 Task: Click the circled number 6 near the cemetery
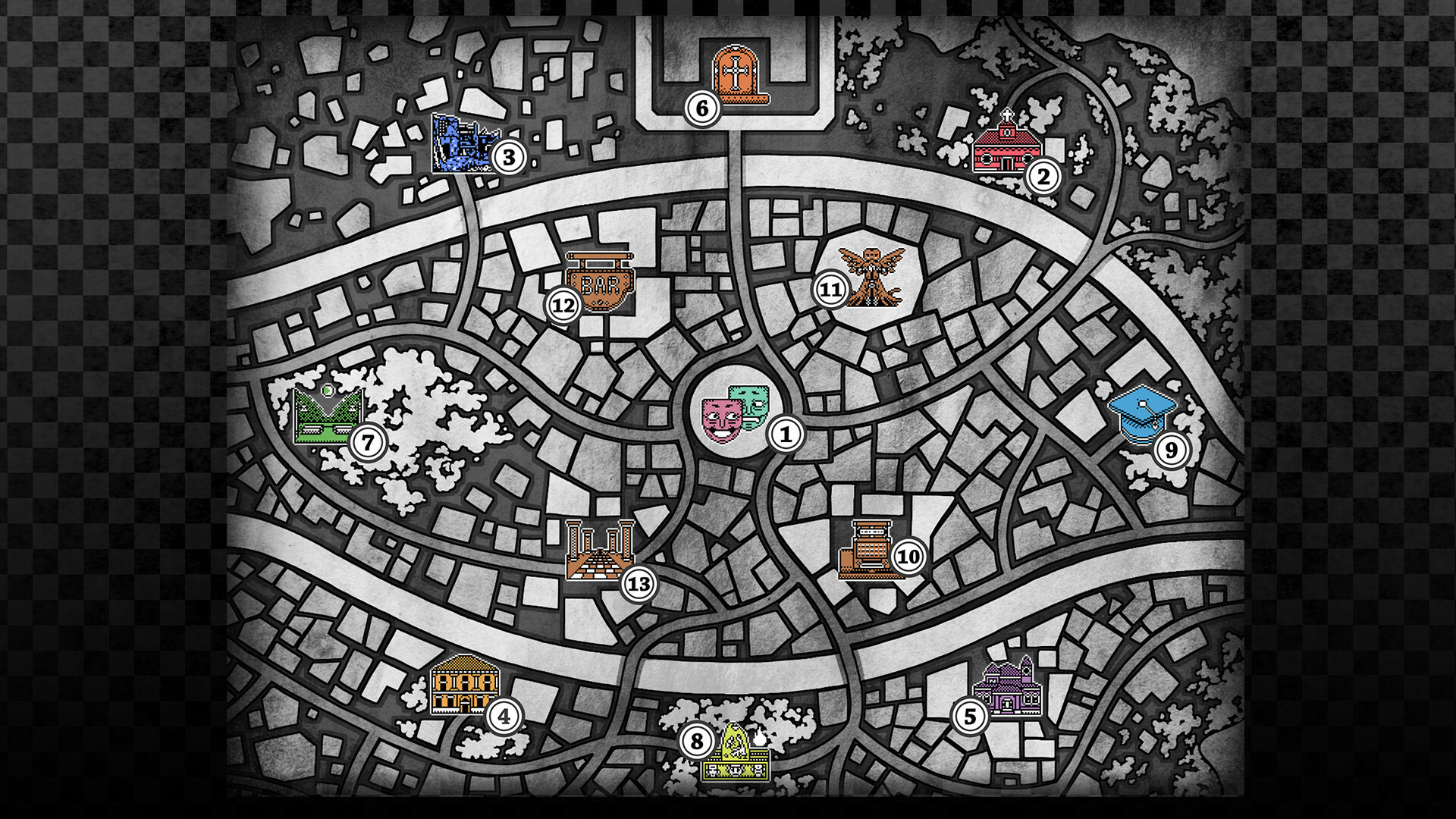(x=701, y=108)
